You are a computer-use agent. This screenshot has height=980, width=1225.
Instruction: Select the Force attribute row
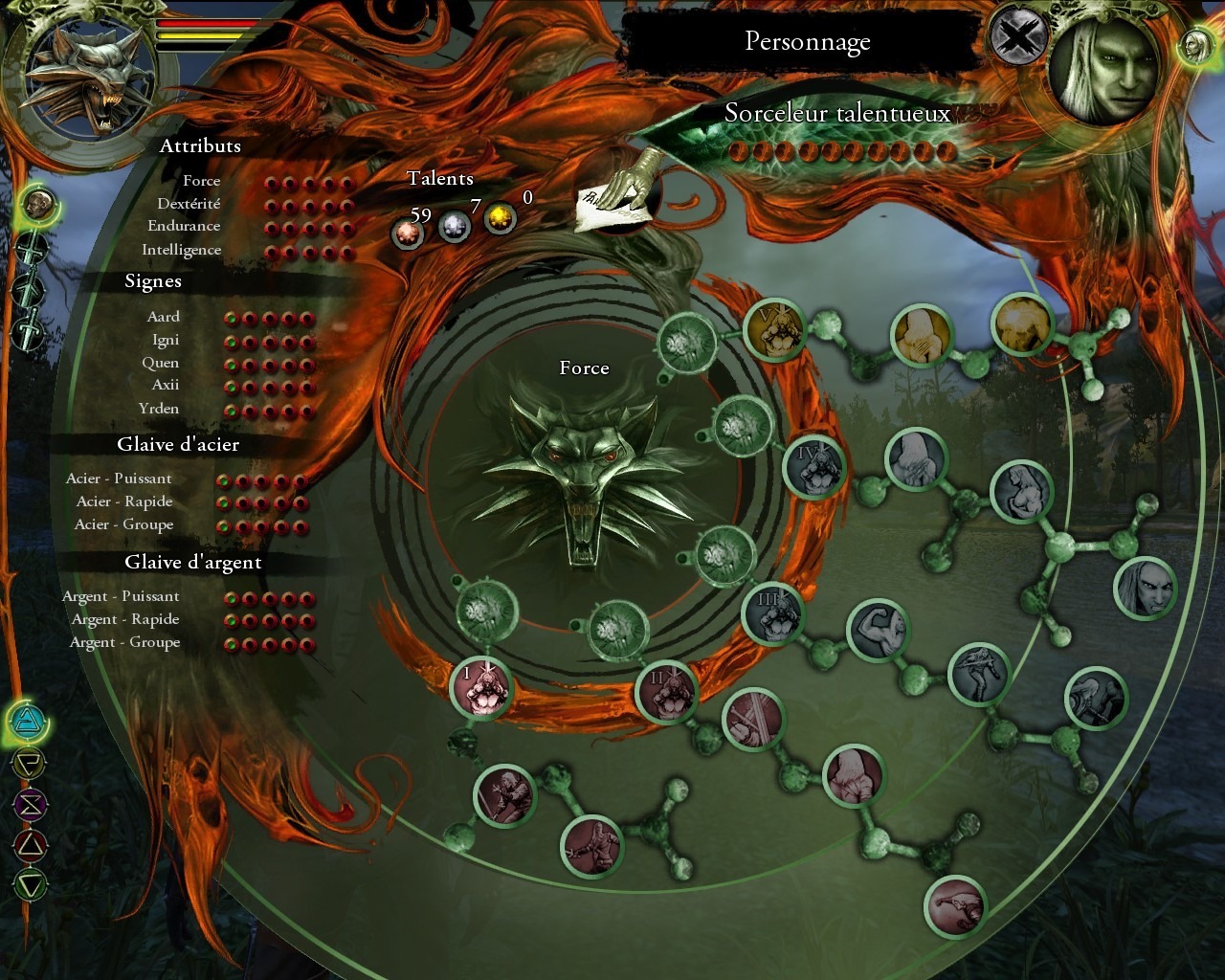(x=202, y=181)
